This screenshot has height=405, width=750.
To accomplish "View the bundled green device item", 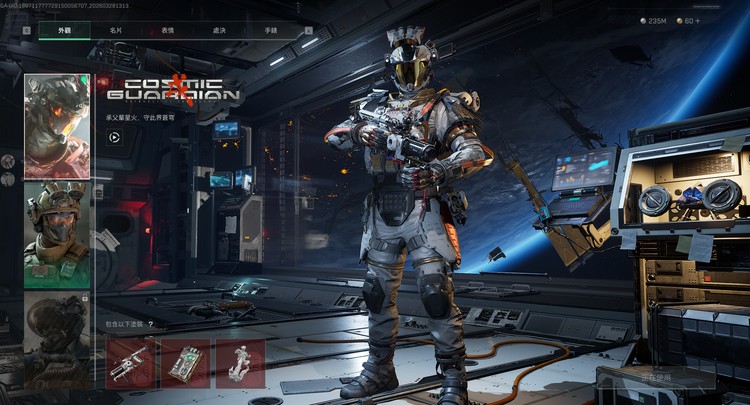I will coord(185,363).
